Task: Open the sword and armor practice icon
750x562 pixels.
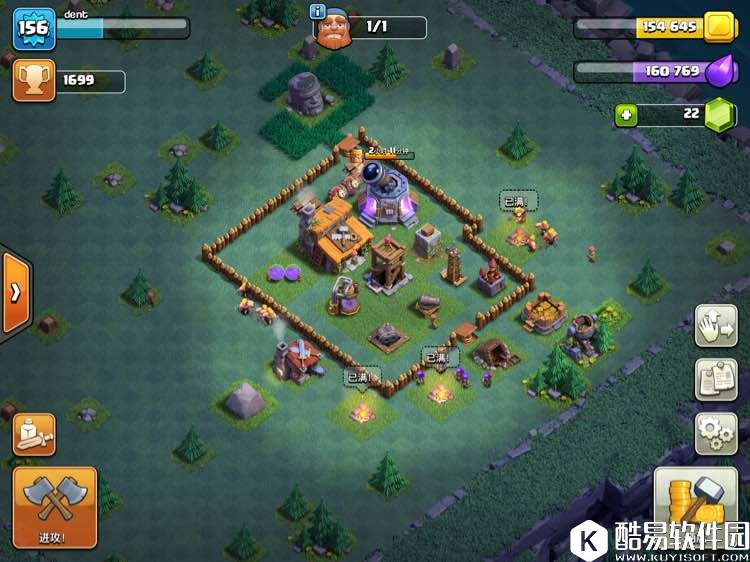Action: coord(34,434)
